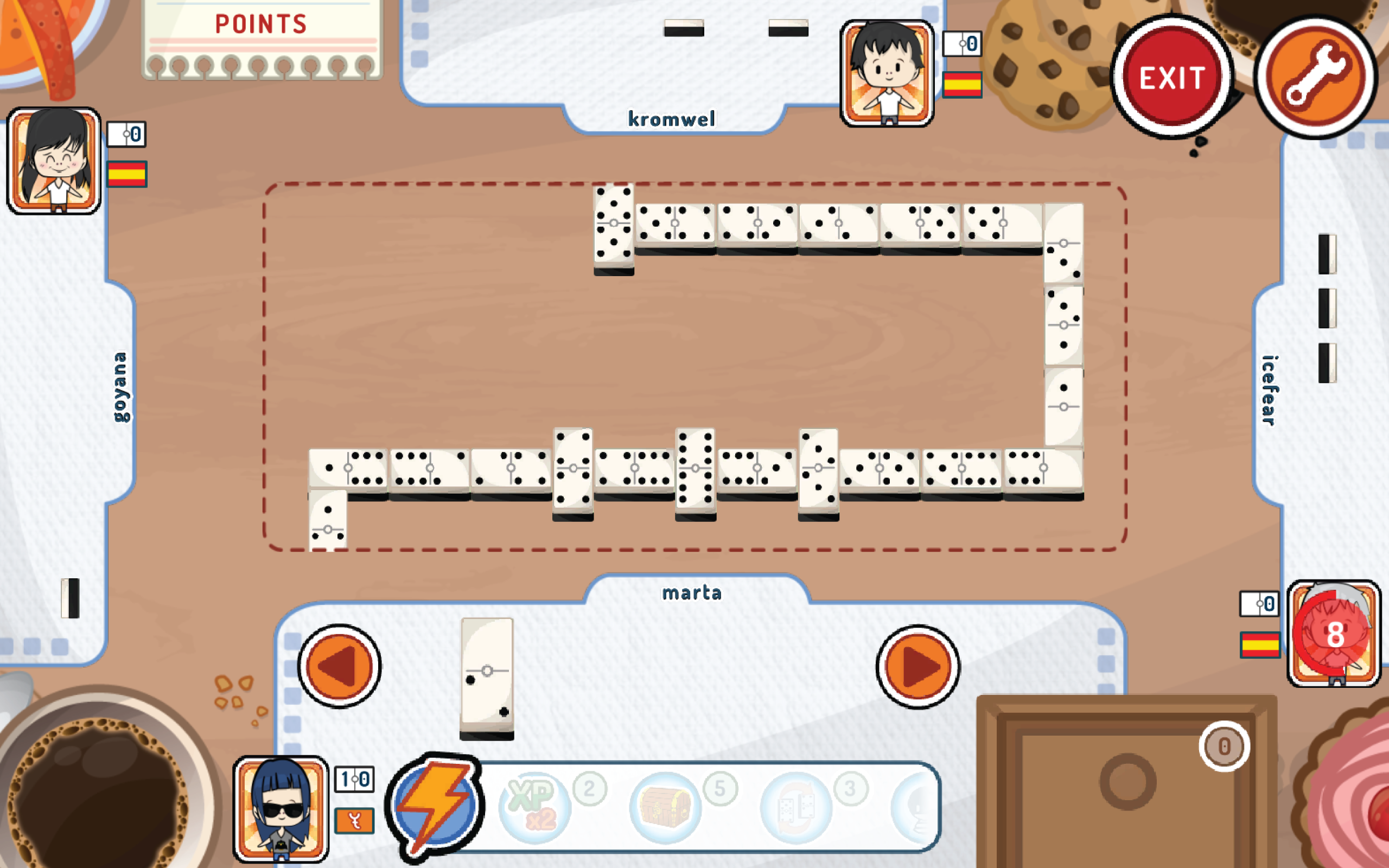Open goyana's player avatar
The image size is (1389, 868).
point(54,161)
